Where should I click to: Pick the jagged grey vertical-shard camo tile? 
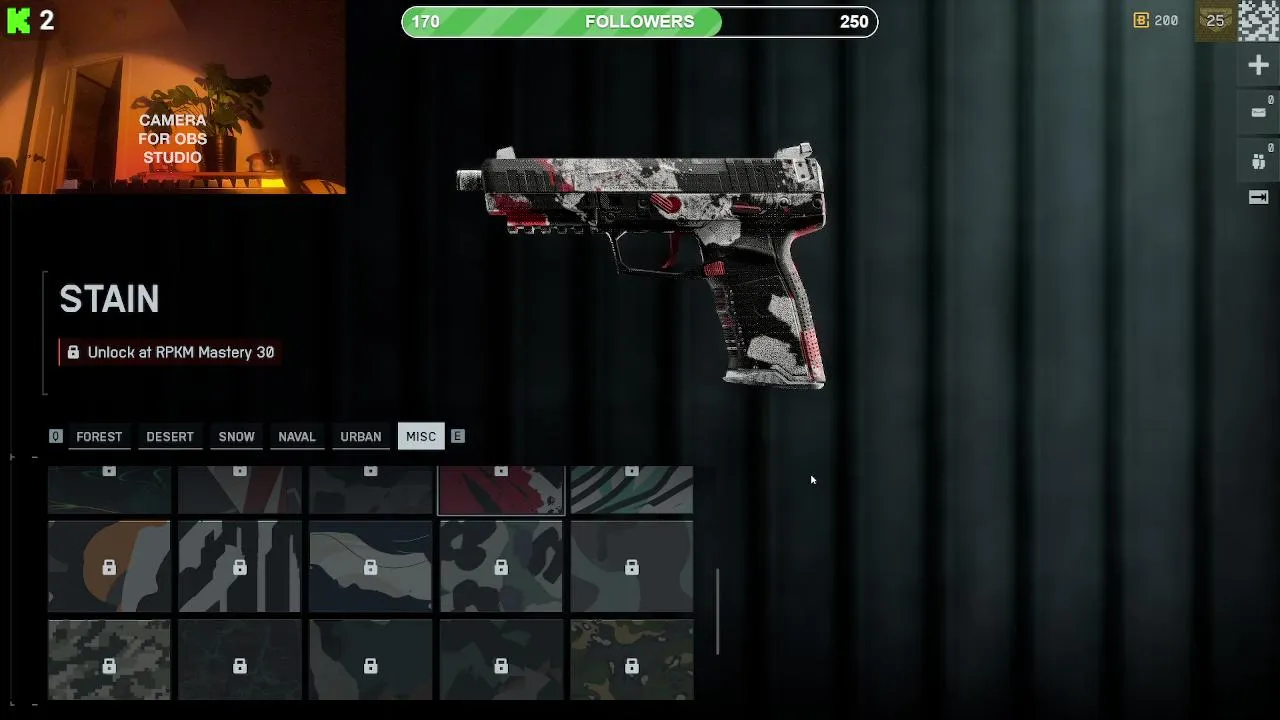pos(240,566)
